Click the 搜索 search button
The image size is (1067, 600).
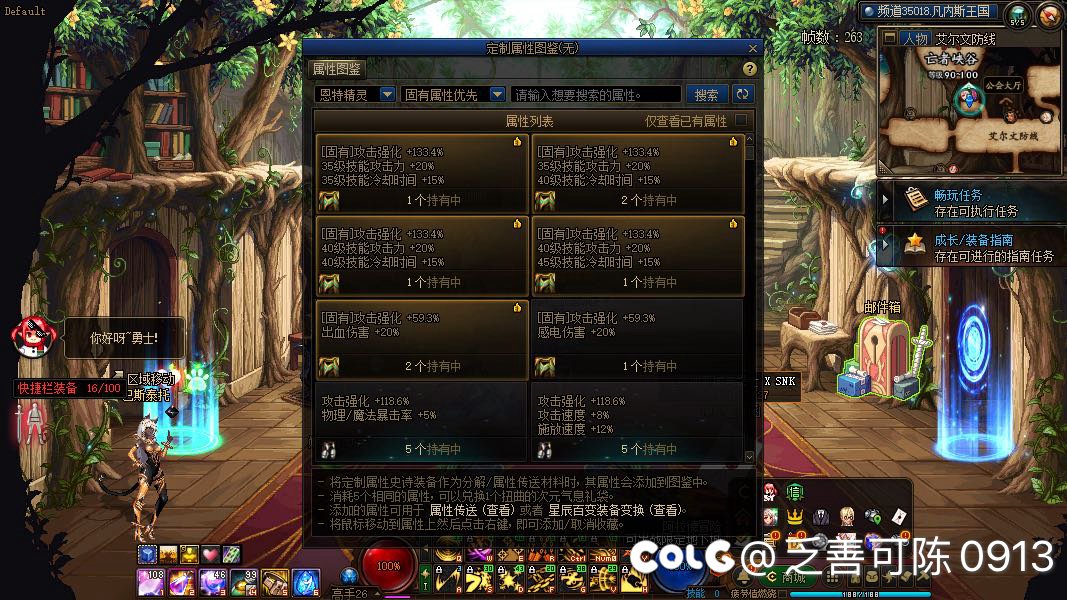[706, 94]
